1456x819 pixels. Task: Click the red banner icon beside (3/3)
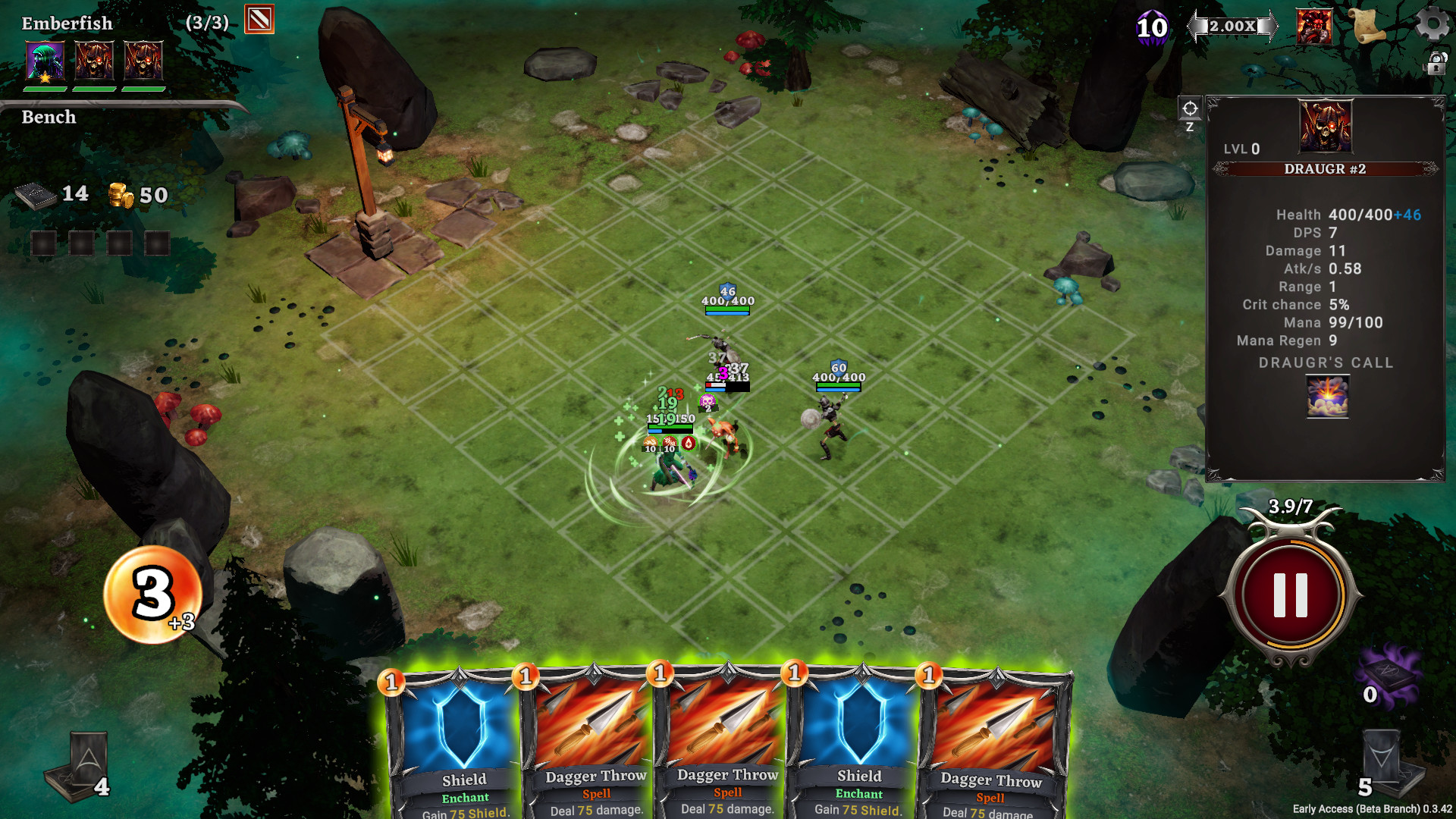[x=259, y=20]
